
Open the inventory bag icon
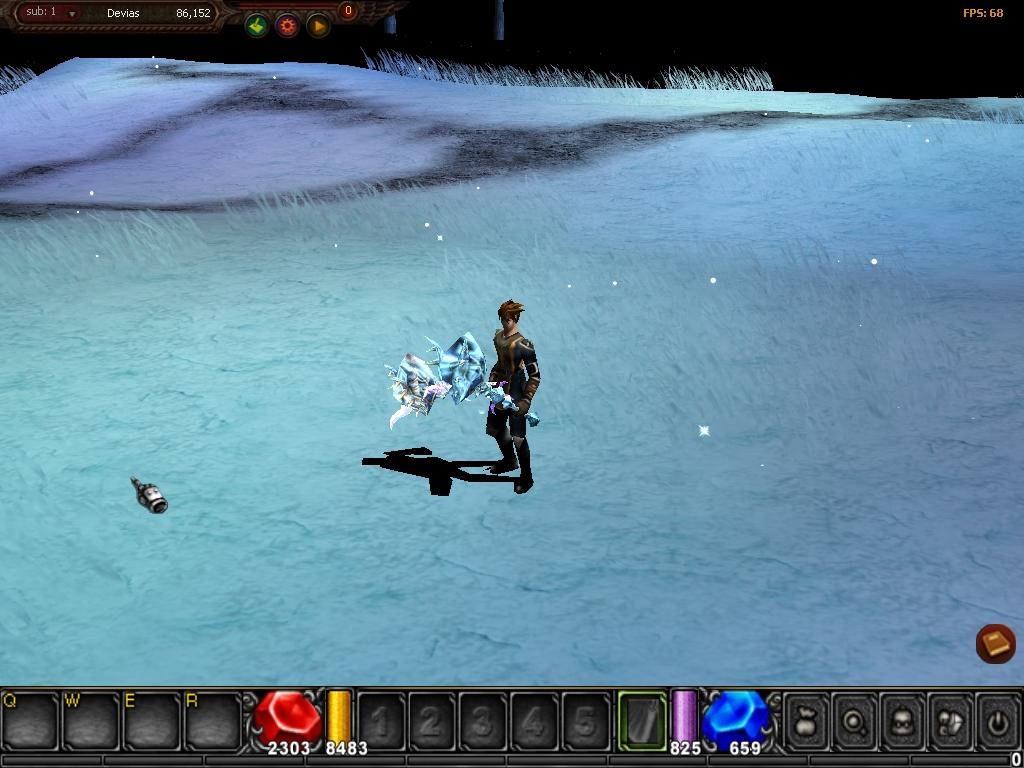[807, 720]
